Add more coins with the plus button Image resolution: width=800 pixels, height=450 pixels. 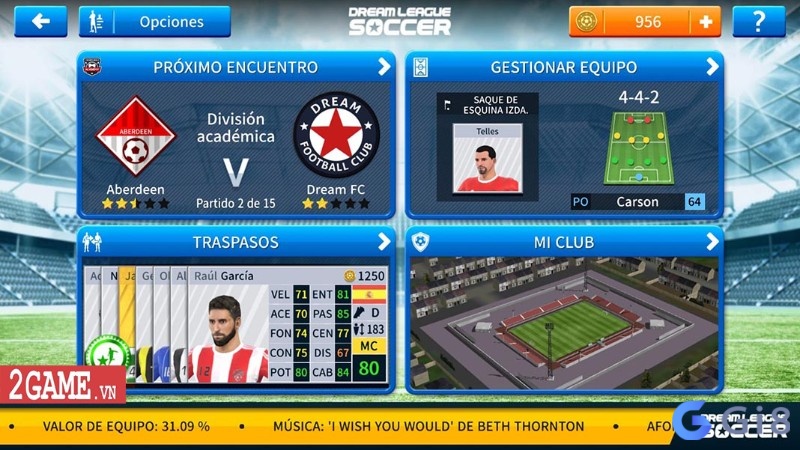(x=706, y=21)
